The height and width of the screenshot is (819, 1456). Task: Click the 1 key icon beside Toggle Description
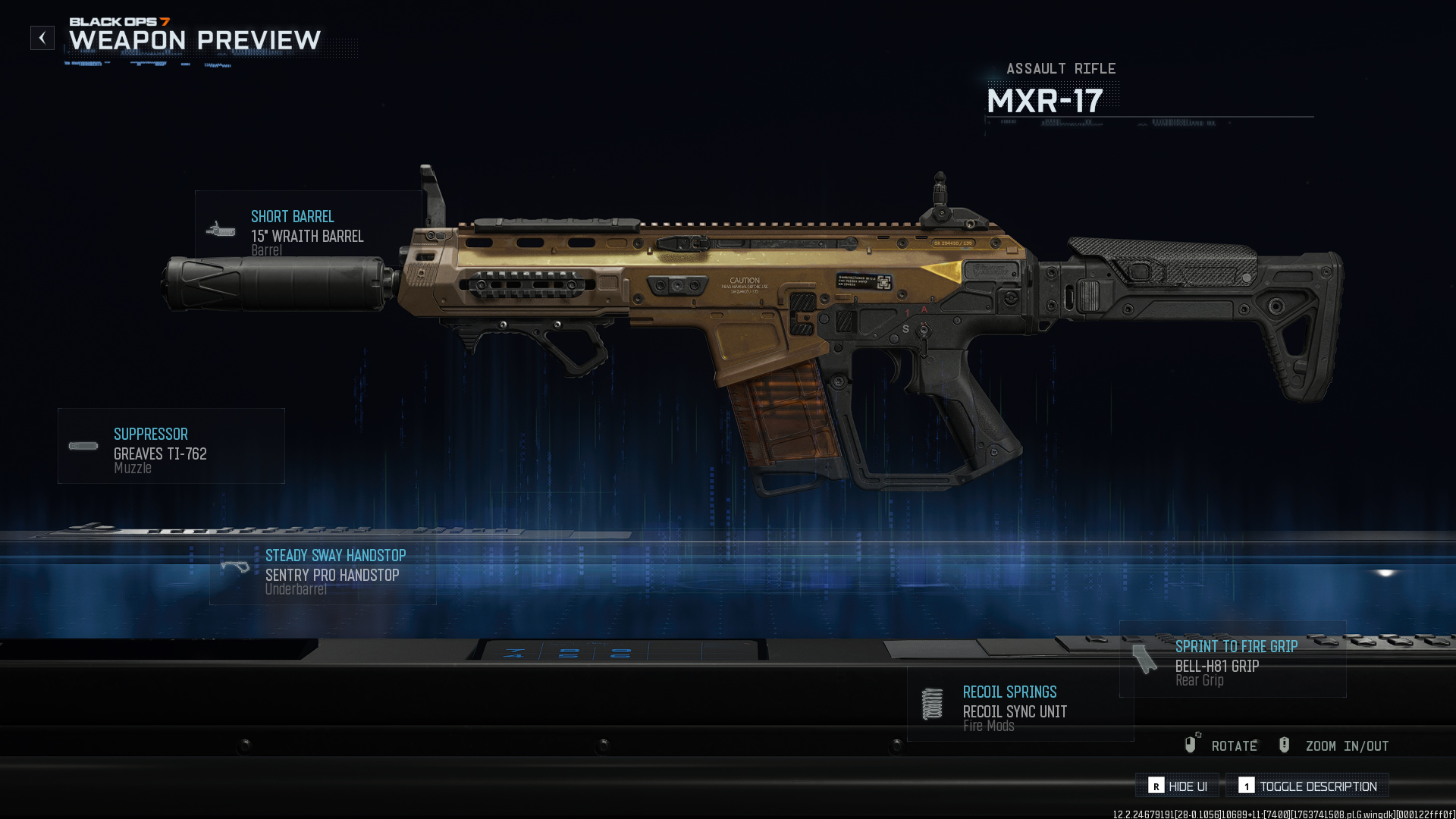coord(1248,786)
